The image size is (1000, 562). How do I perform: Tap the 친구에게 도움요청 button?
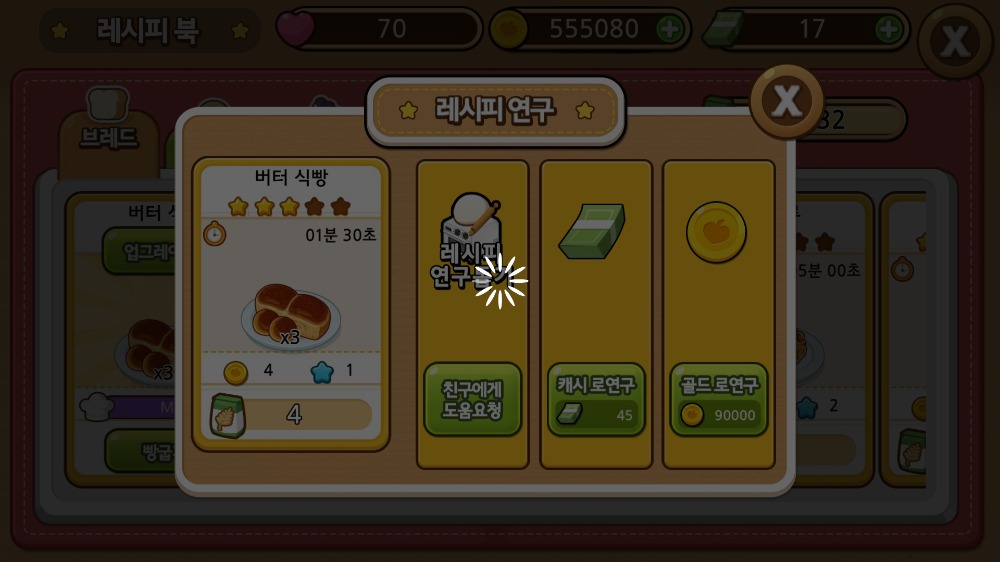tap(472, 399)
